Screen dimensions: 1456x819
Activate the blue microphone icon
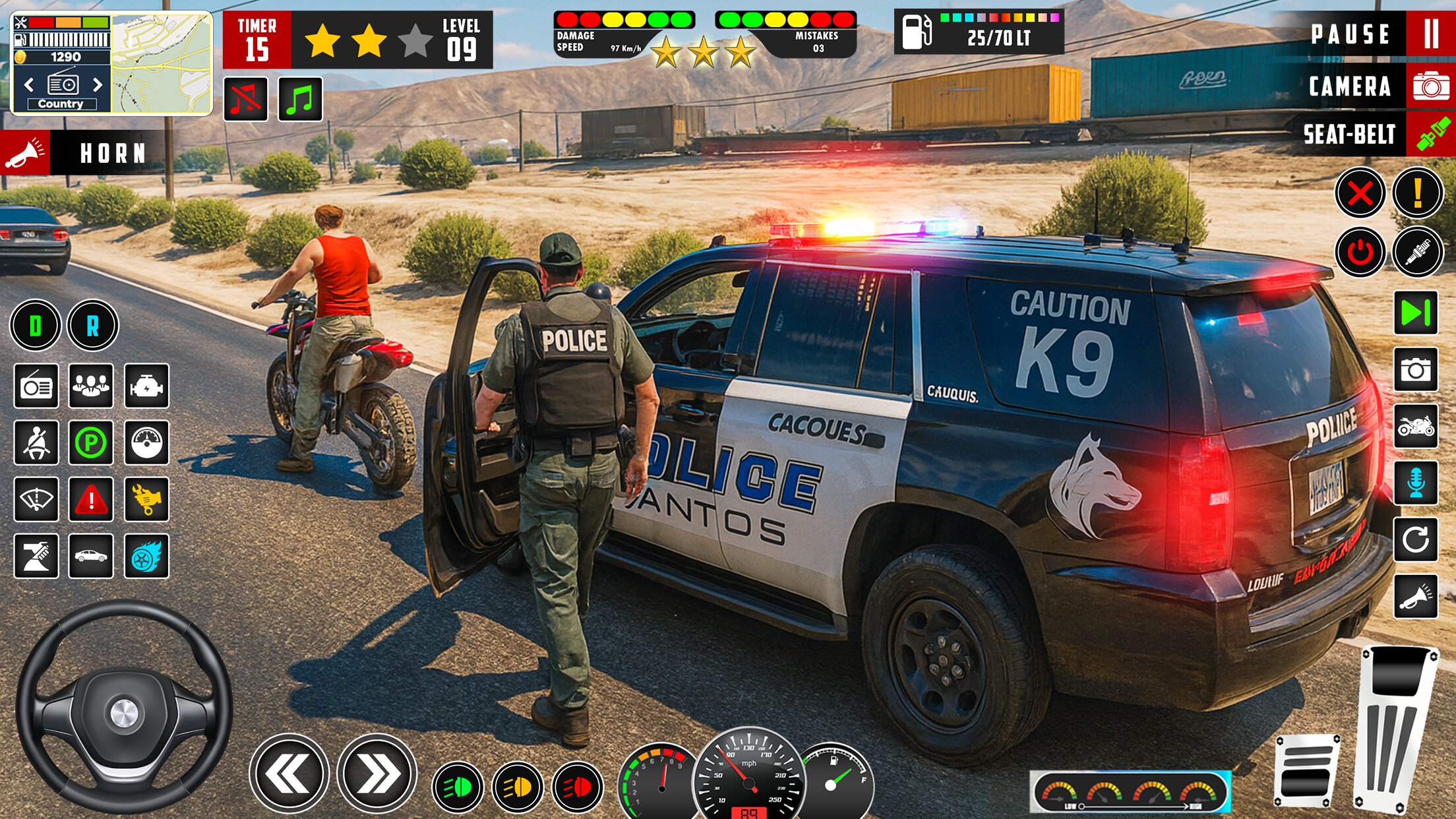(x=1415, y=483)
